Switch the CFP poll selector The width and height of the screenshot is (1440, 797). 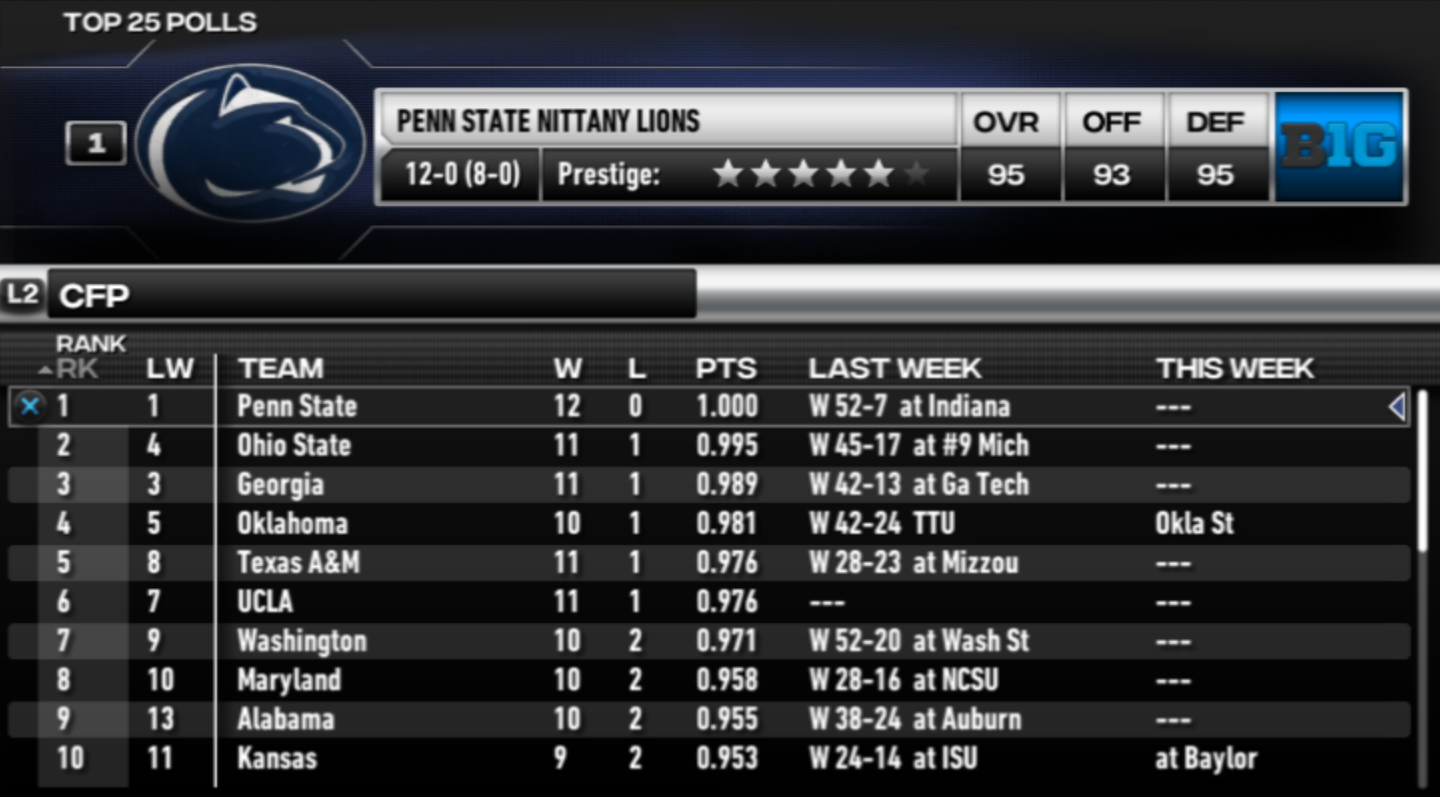click(x=370, y=295)
